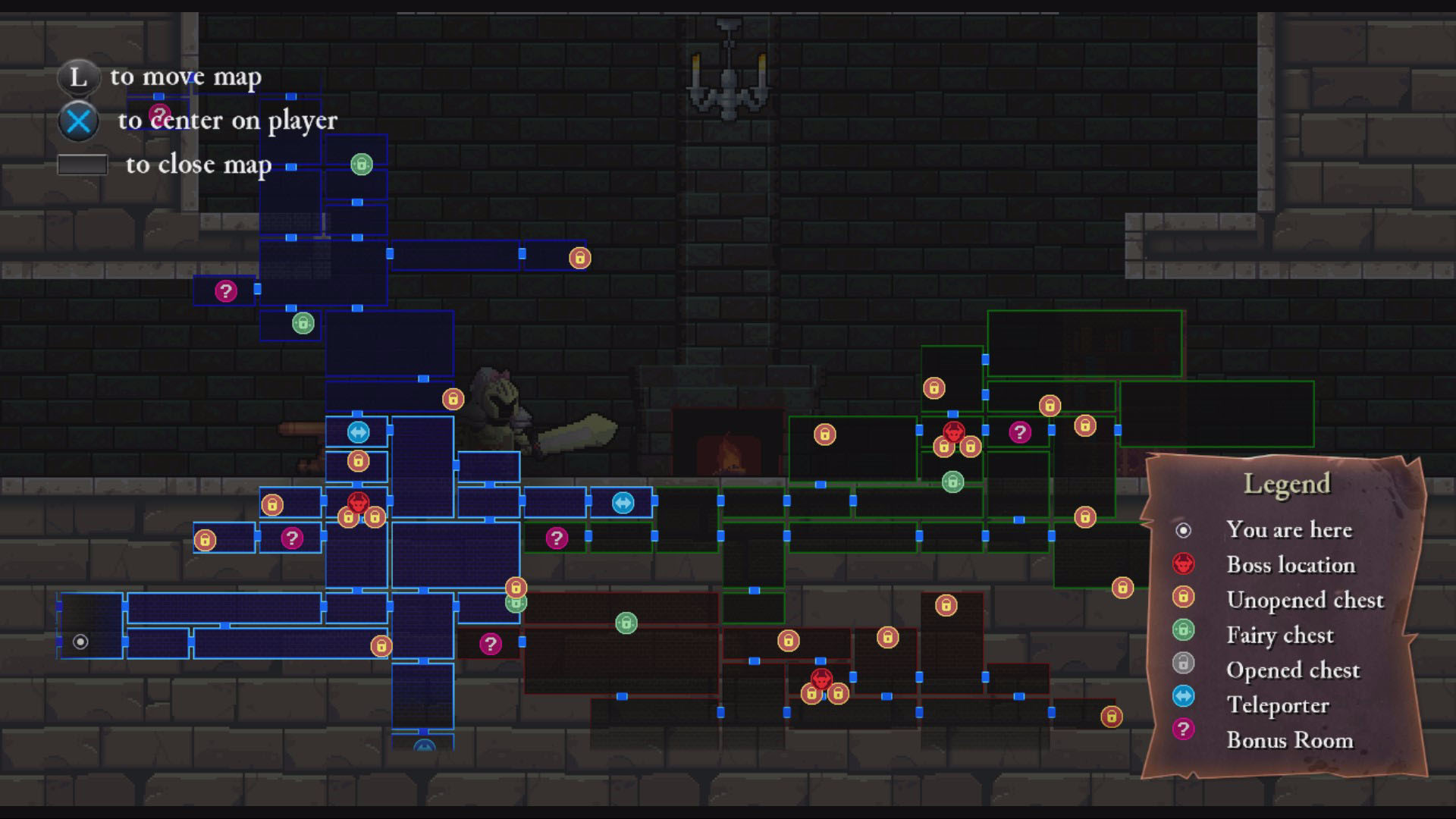Click the 'Opened chest' legend entry
The width and height of the screenshot is (1456, 819).
pyautogui.click(x=1292, y=670)
